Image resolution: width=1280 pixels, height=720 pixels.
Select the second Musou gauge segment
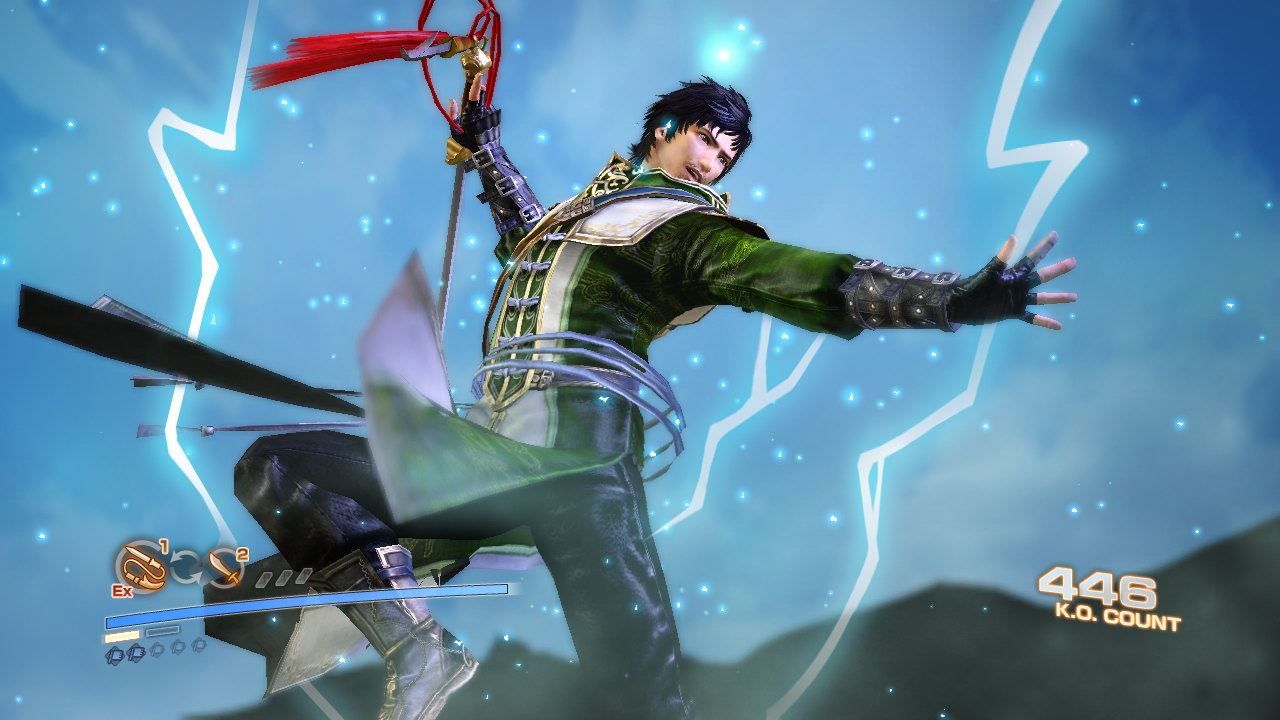pos(283,575)
